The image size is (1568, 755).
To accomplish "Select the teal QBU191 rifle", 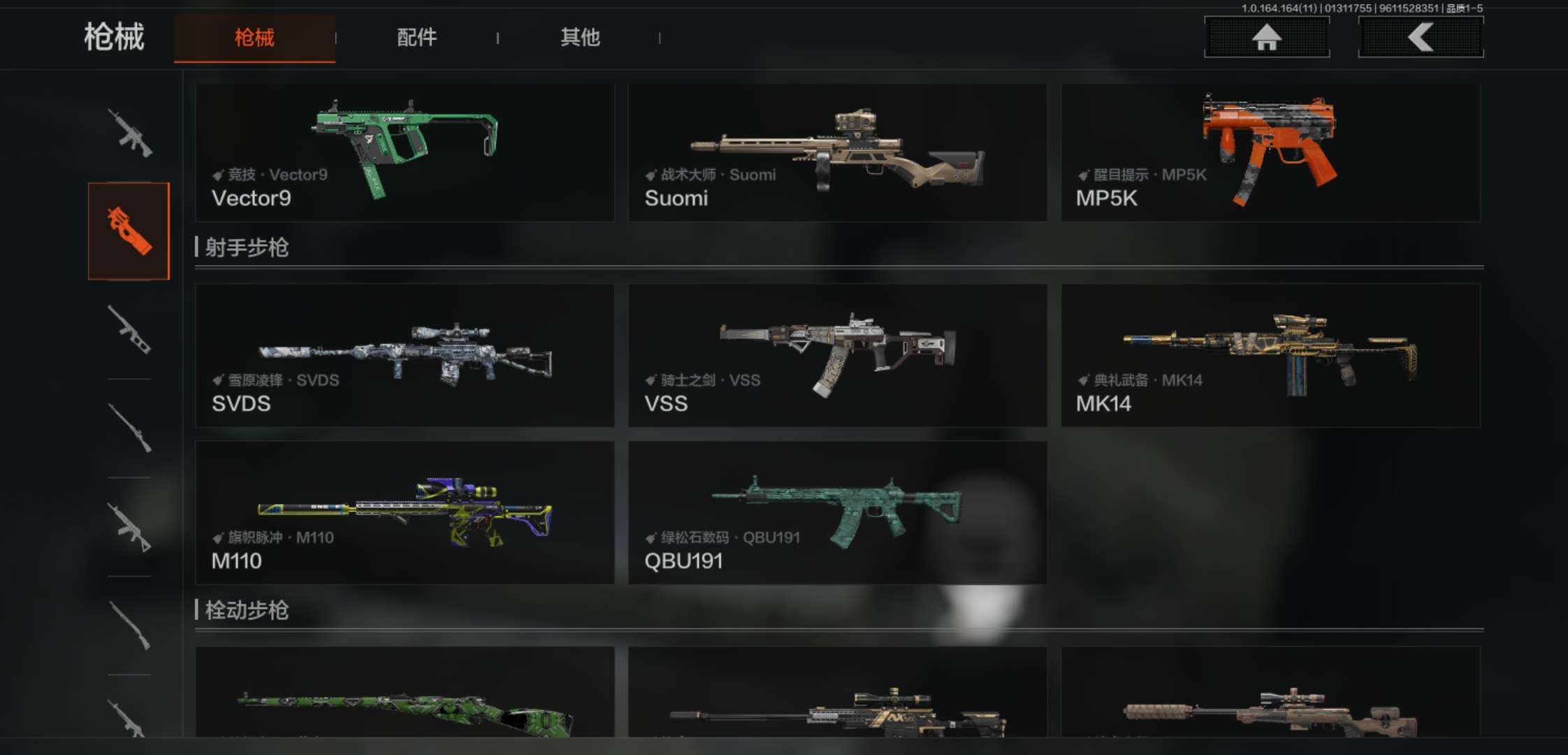I will click(837, 512).
